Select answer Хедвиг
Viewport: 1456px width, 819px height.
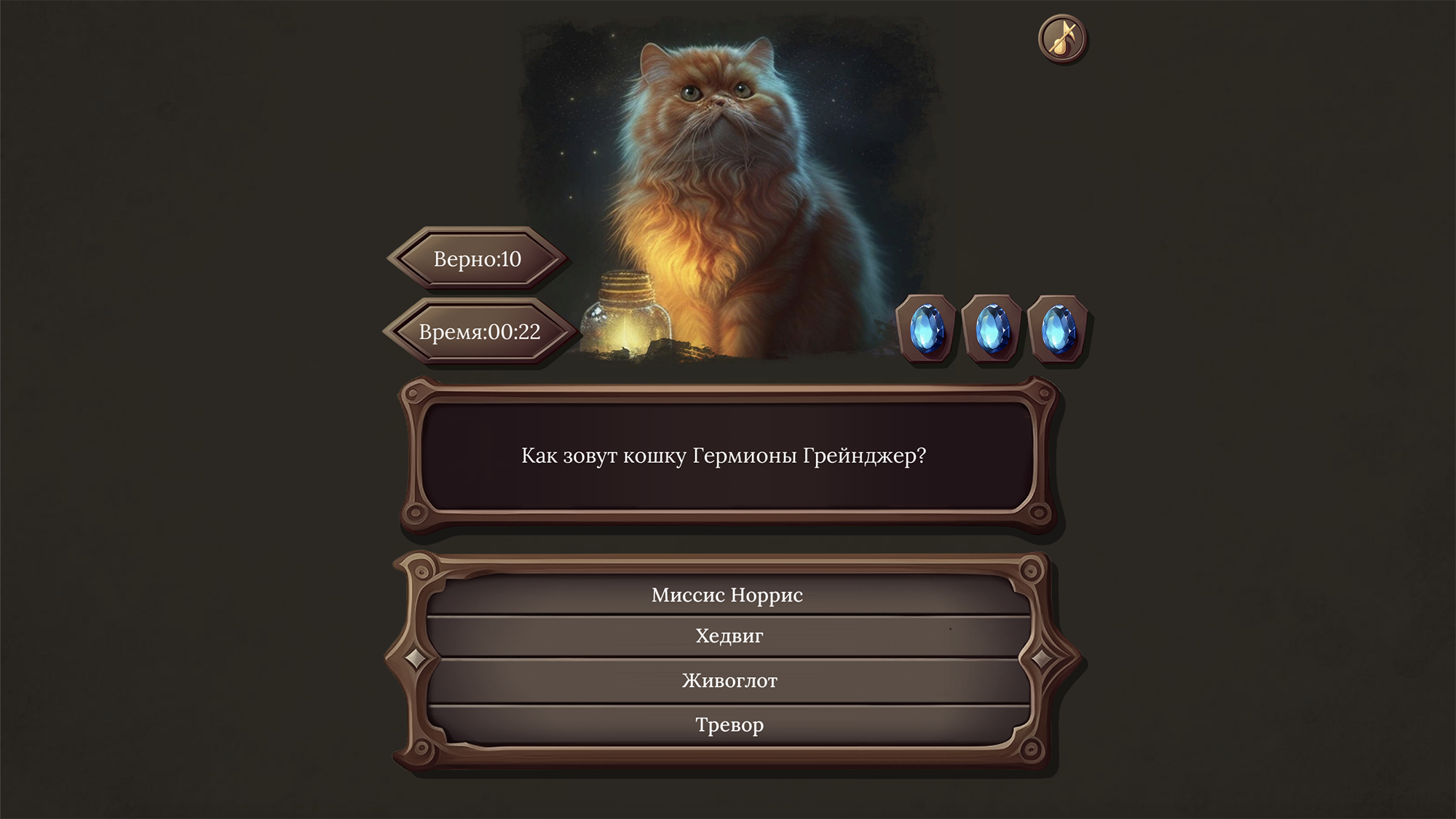(x=728, y=636)
